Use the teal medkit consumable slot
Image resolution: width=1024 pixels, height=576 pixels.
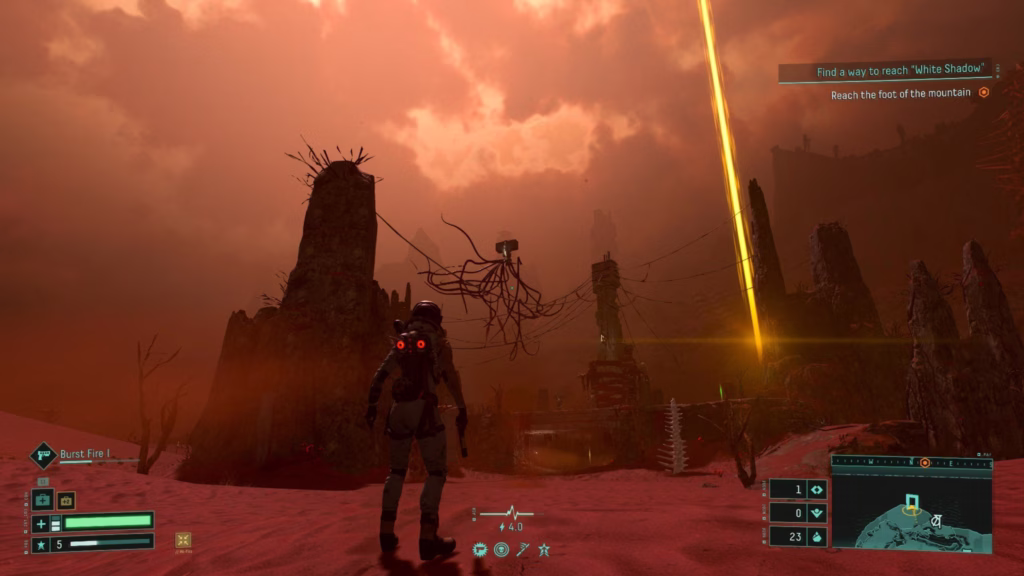pos(42,500)
